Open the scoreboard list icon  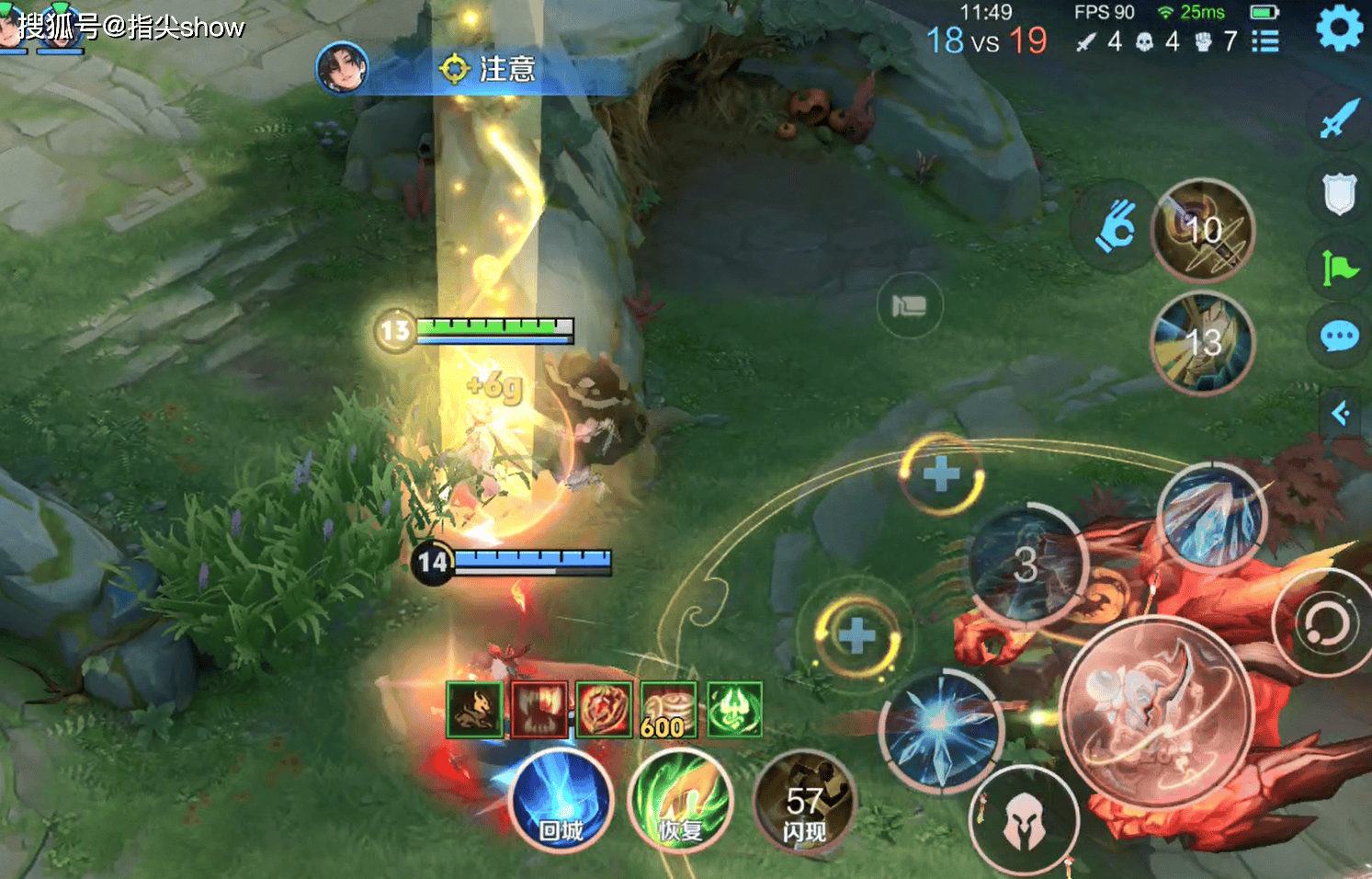[1265, 41]
